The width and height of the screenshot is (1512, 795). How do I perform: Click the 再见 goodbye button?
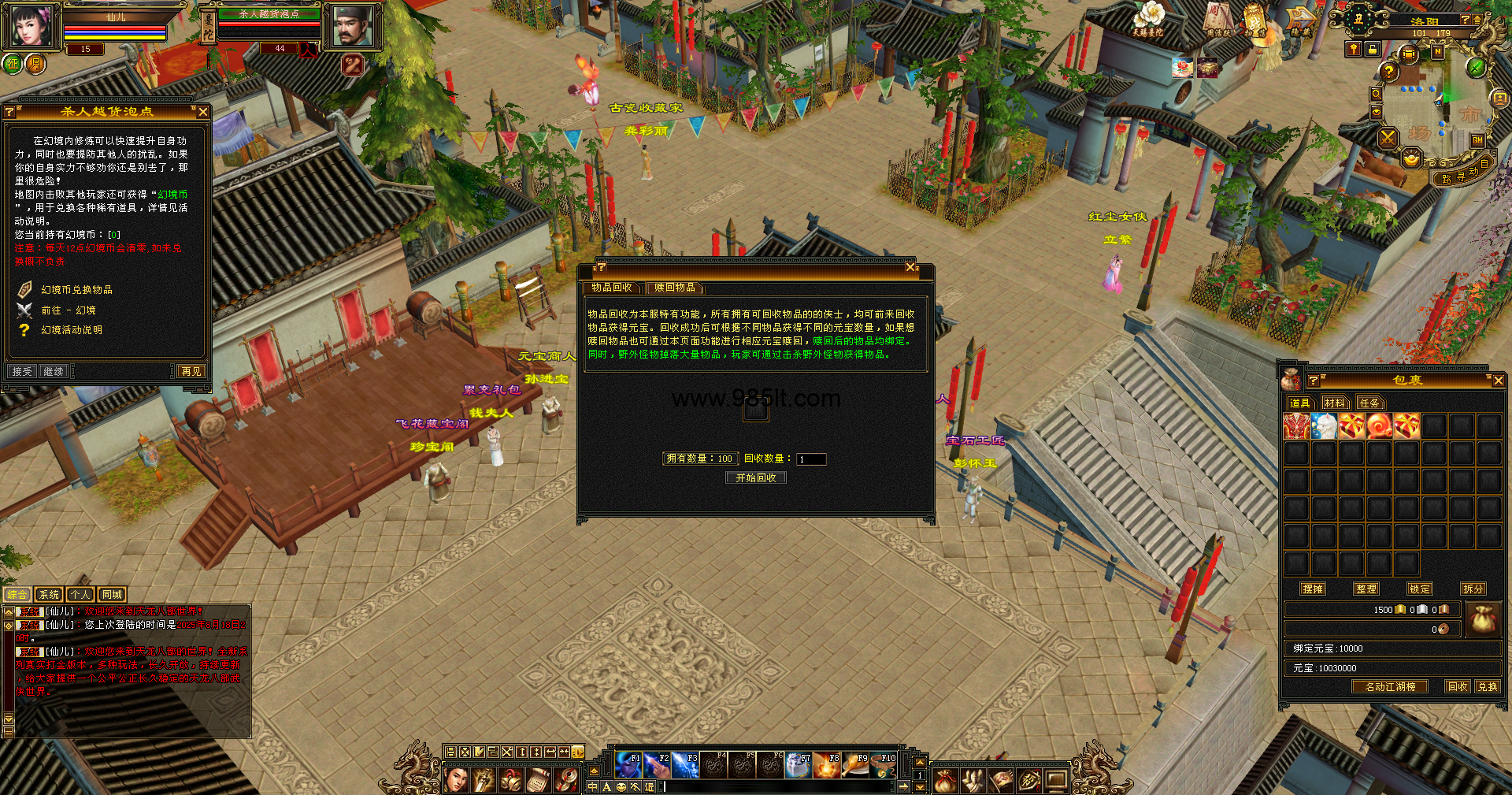[x=191, y=371]
